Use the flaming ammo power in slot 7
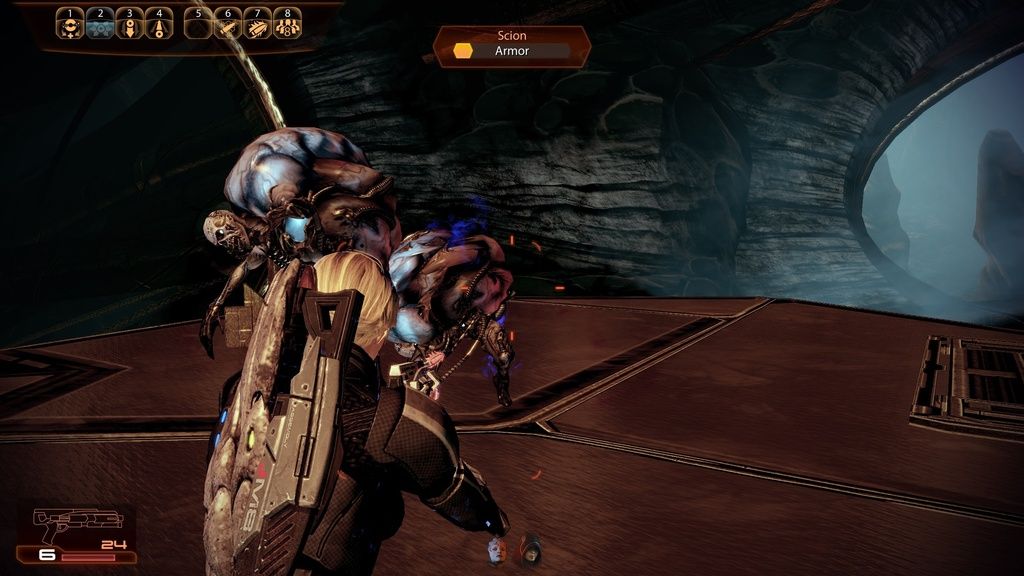The image size is (1024, 576). point(257,25)
